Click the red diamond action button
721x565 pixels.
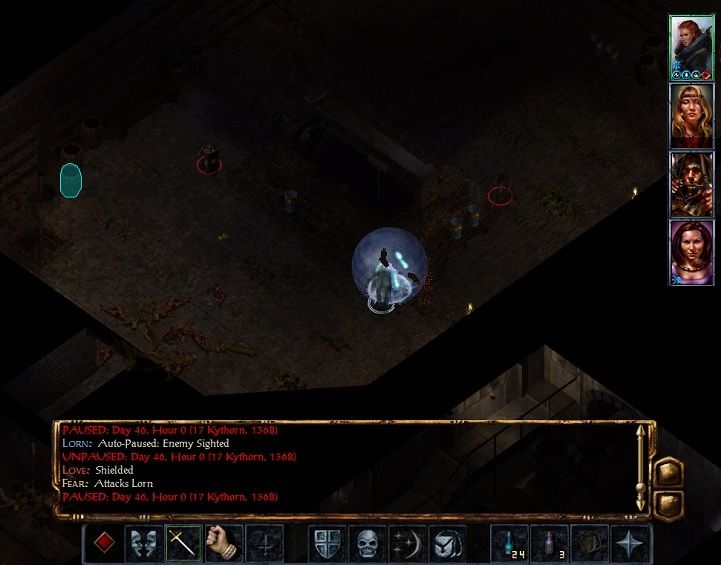[x=102, y=543]
